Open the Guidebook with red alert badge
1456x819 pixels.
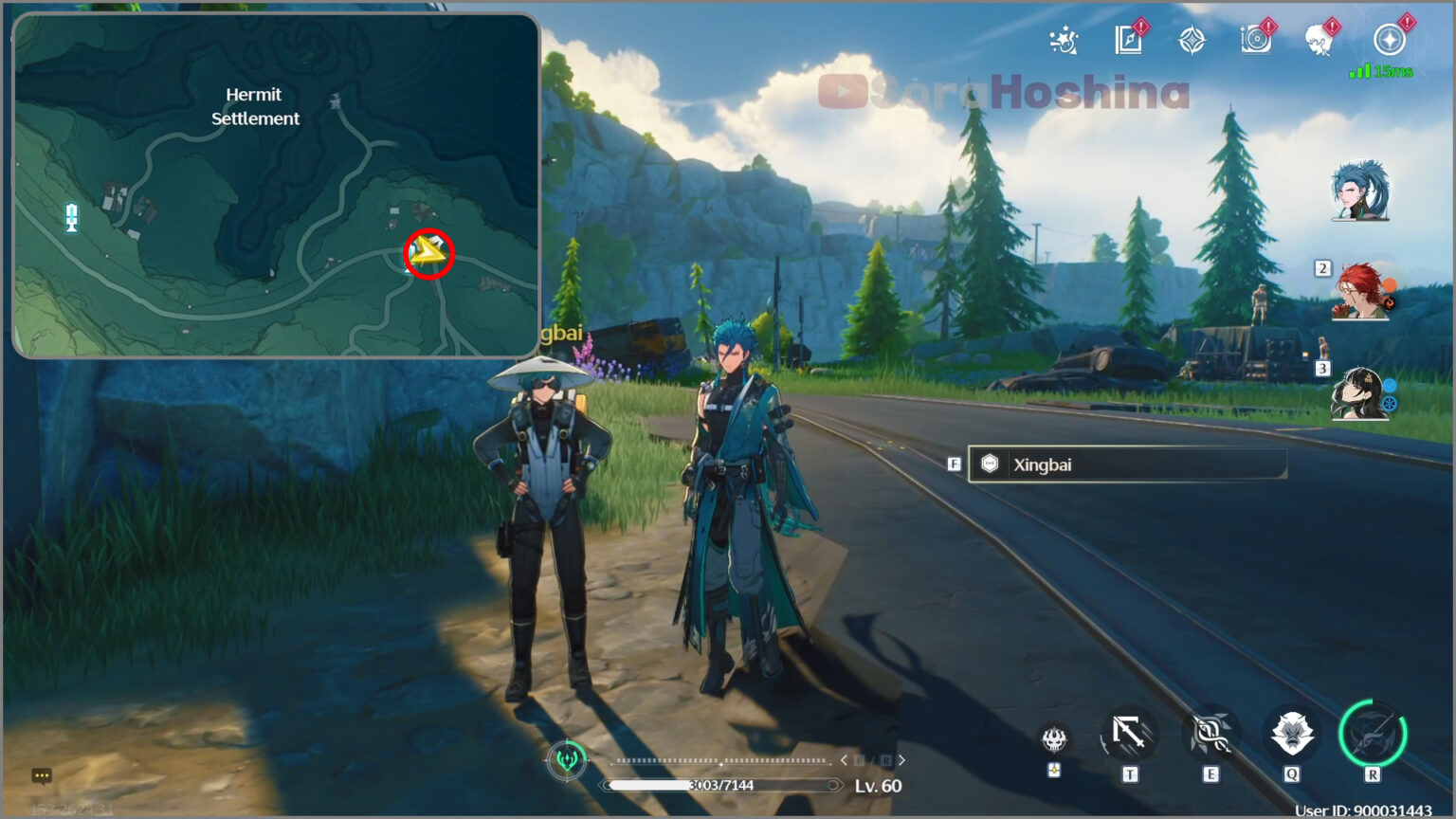coord(1128,40)
